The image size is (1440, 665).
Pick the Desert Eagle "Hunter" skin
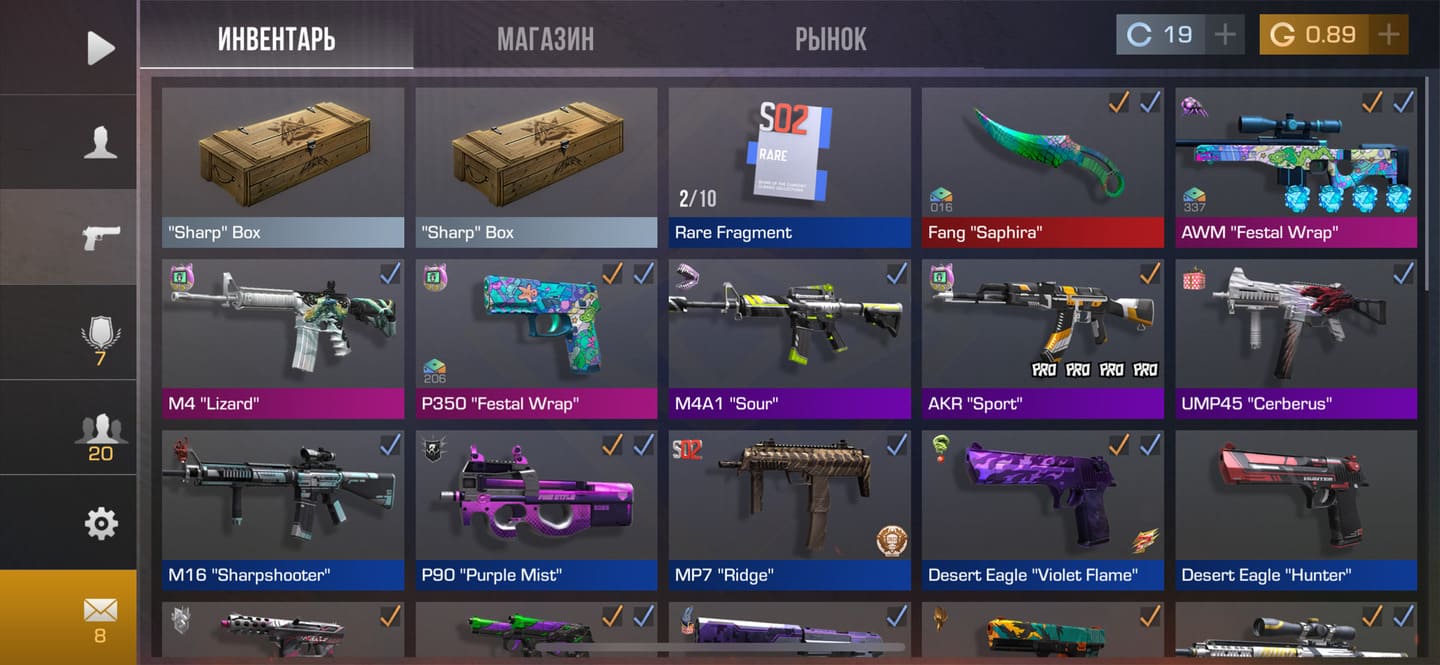[1296, 508]
